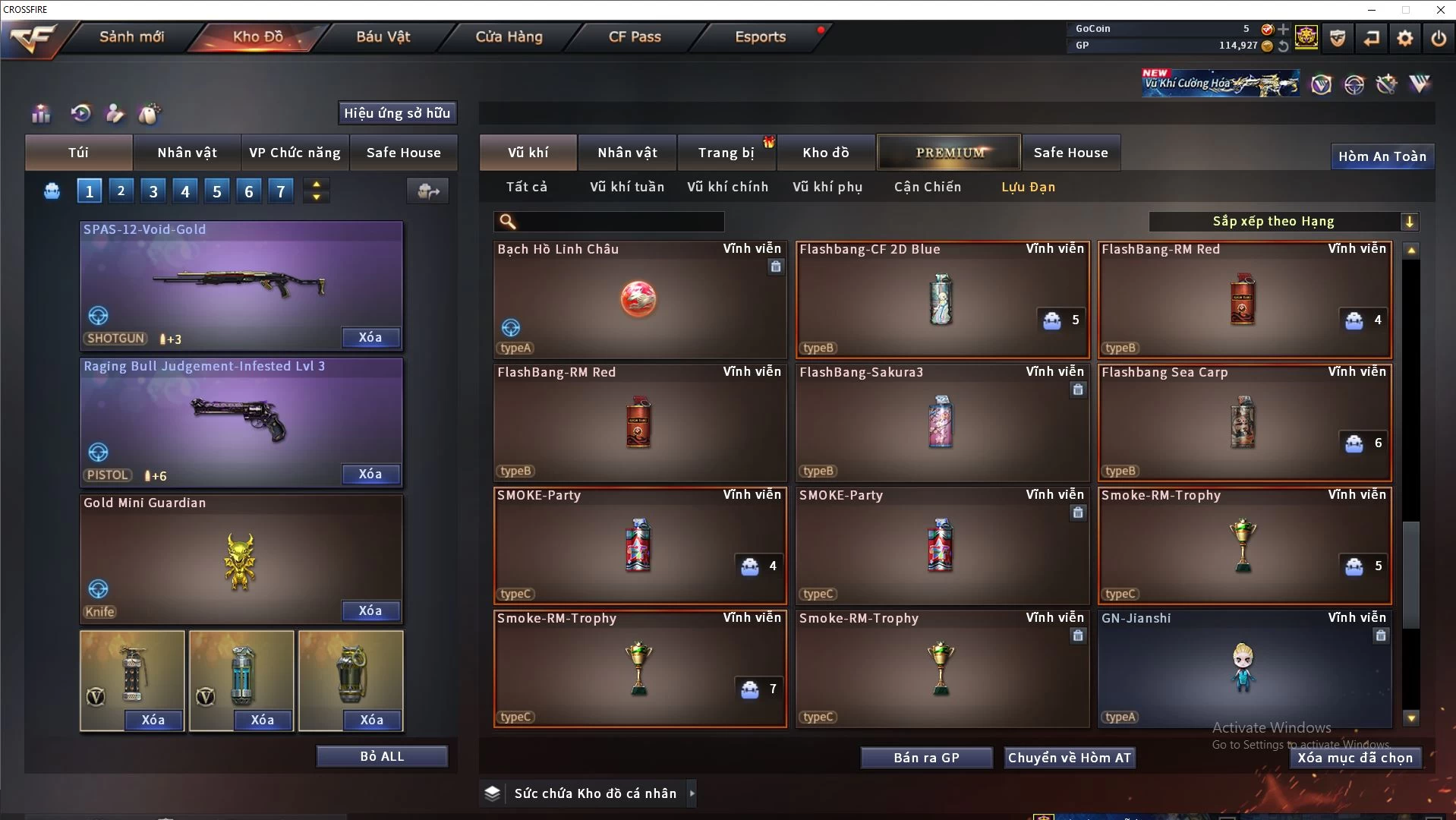This screenshot has width=1456, height=820.
Task: Open the gear settings icon
Action: (1404, 38)
